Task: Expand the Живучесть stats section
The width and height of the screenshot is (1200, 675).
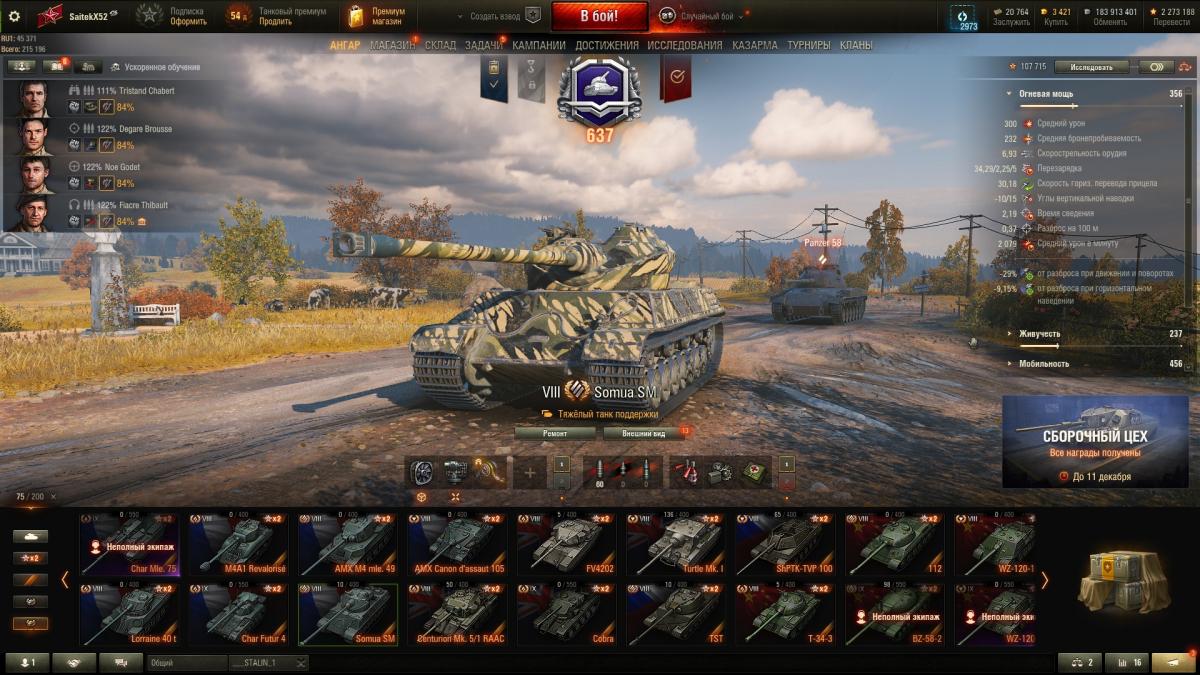Action: coord(1040,334)
